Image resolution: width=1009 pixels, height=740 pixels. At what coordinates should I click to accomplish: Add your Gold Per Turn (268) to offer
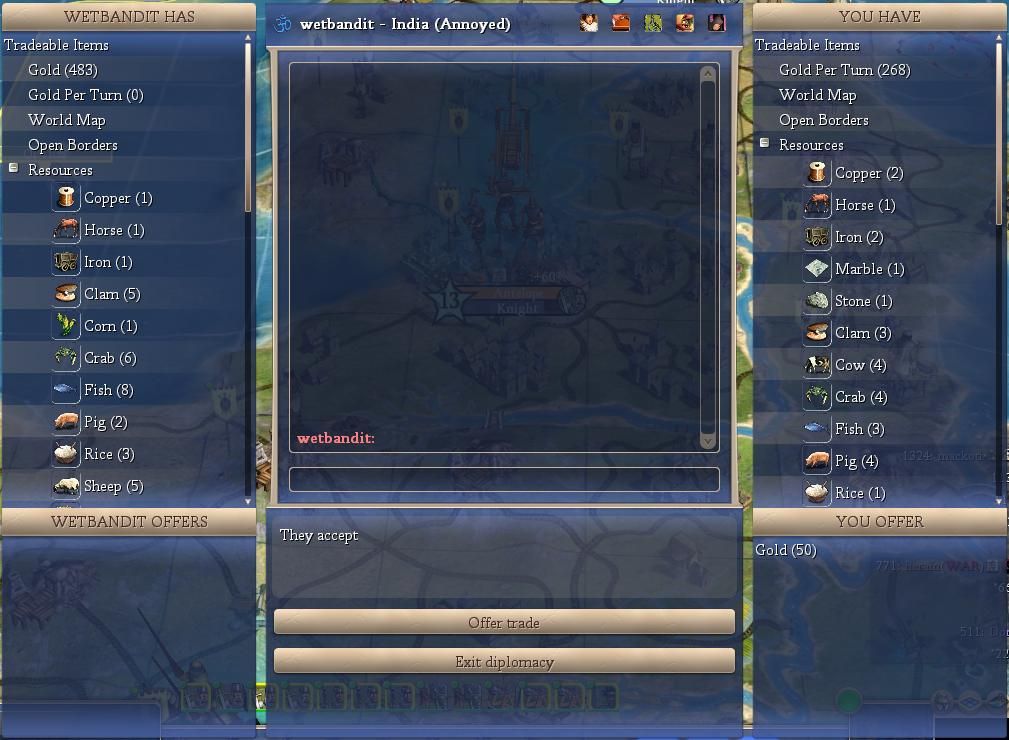[x=844, y=70]
